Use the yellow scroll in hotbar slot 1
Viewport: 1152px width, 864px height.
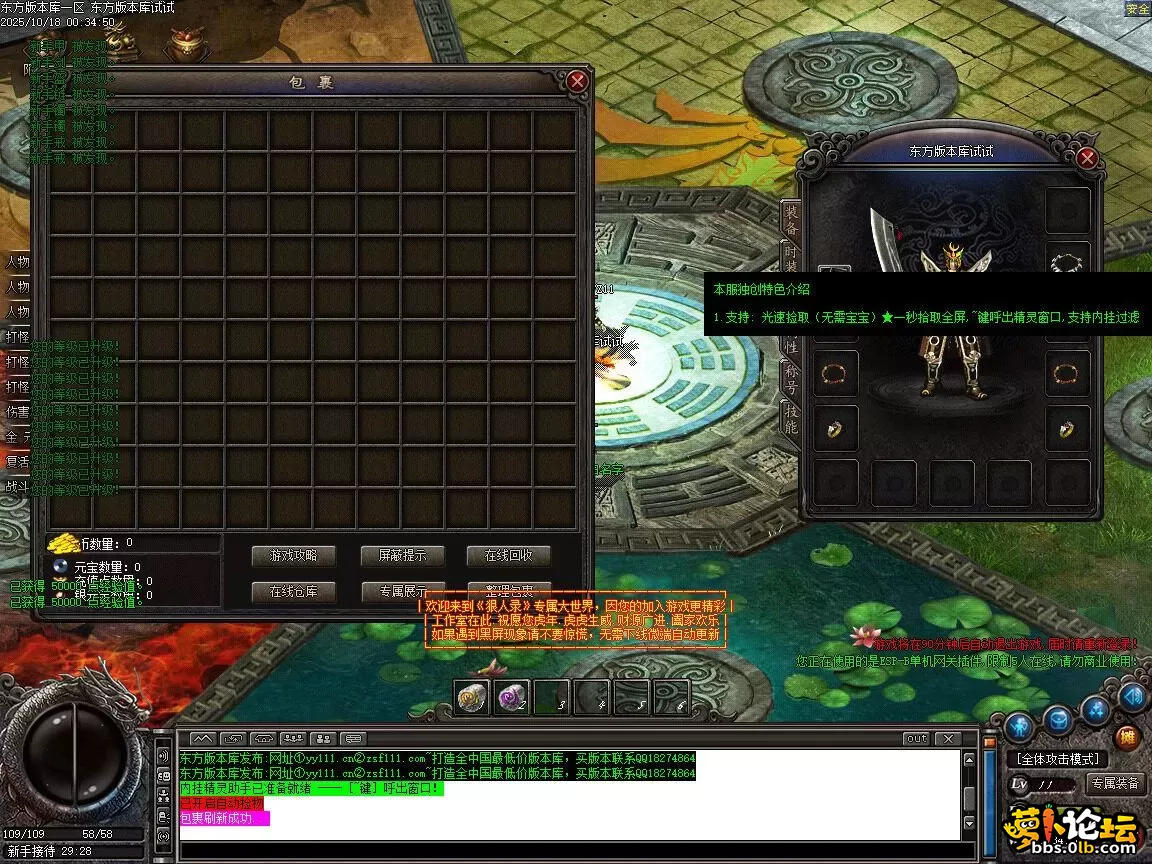coord(473,697)
